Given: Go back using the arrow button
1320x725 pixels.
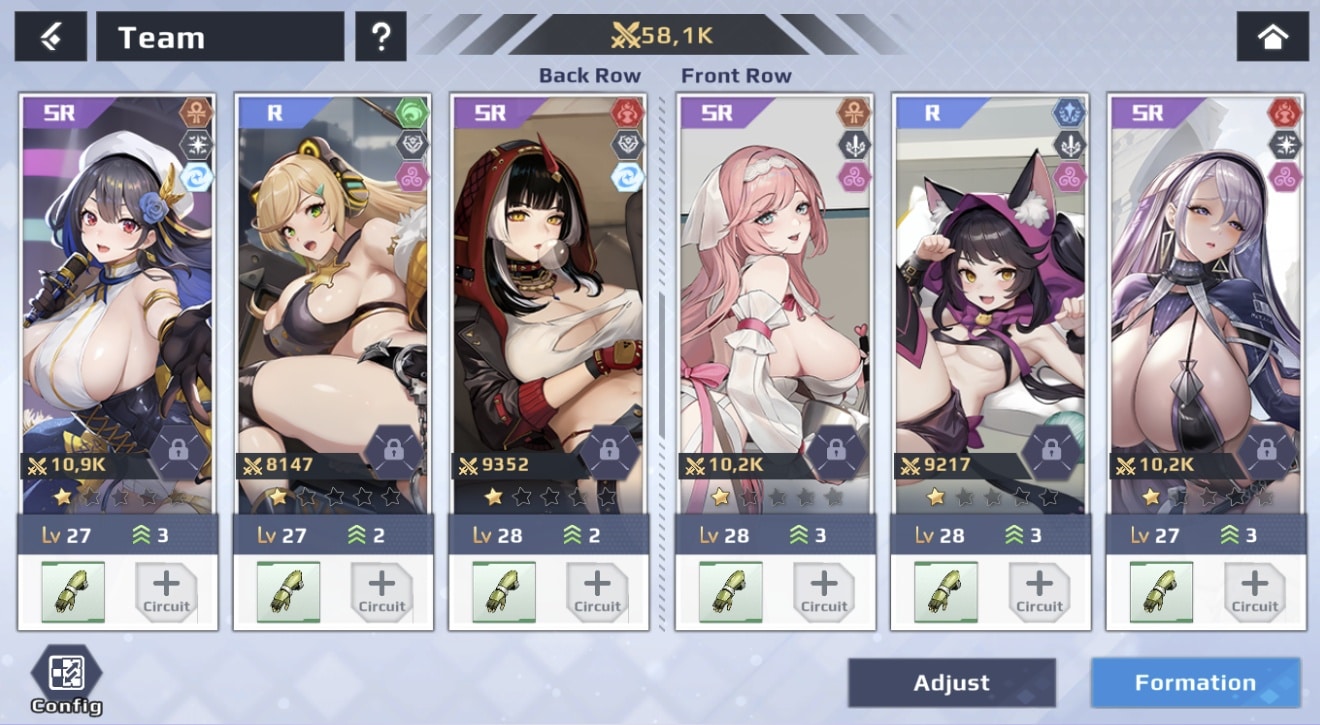Looking at the screenshot, I should 50,37.
